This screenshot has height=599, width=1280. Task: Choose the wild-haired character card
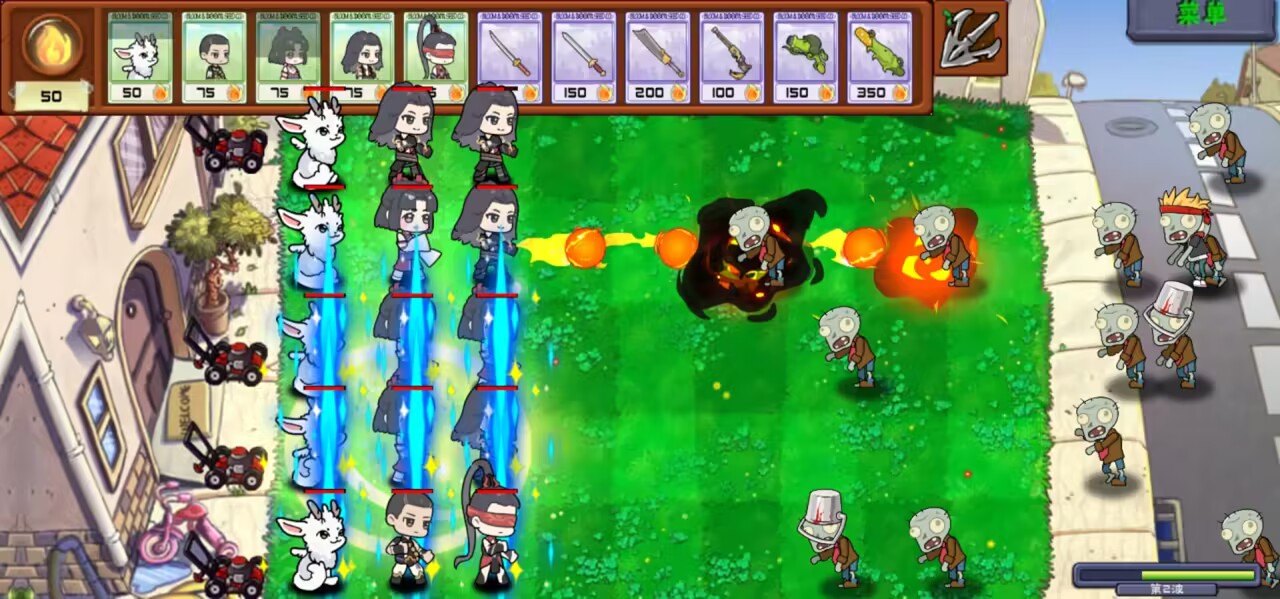pyautogui.click(x=288, y=57)
